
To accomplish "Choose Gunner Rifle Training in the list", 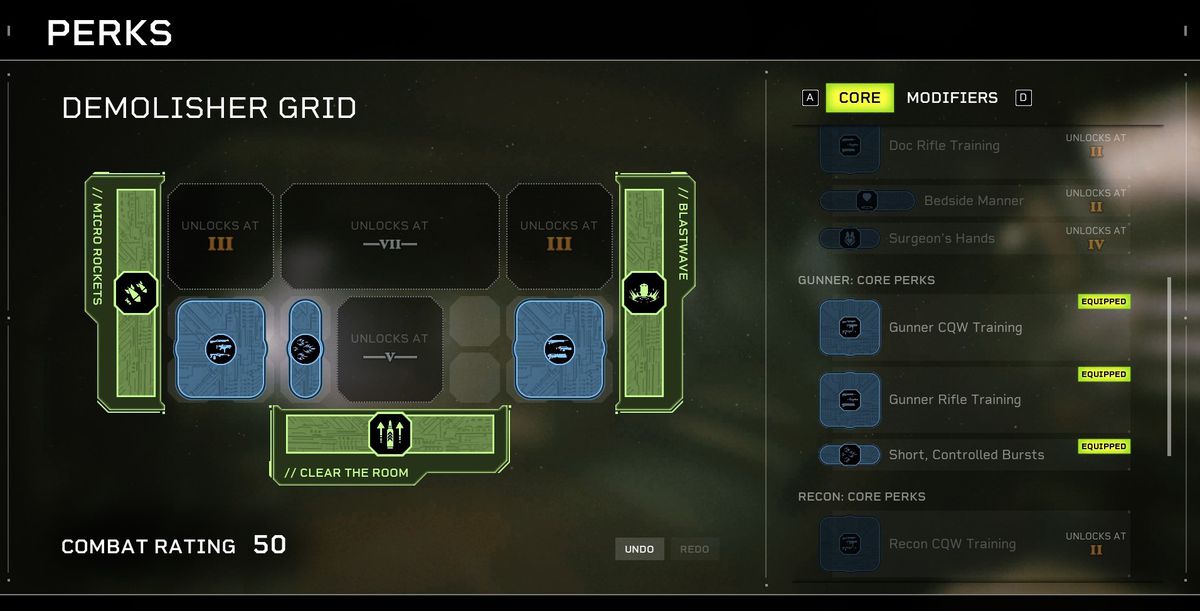I will pyautogui.click(x=955, y=400).
